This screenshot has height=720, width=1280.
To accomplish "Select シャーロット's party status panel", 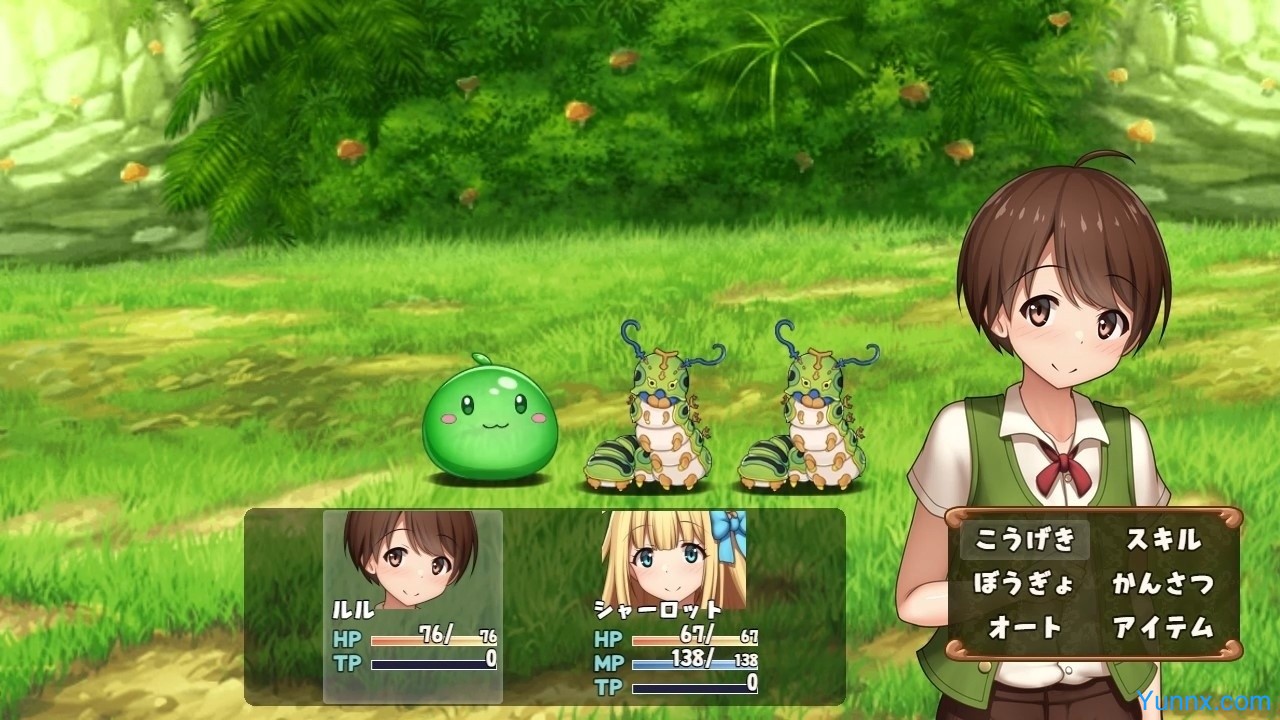I will tap(675, 606).
